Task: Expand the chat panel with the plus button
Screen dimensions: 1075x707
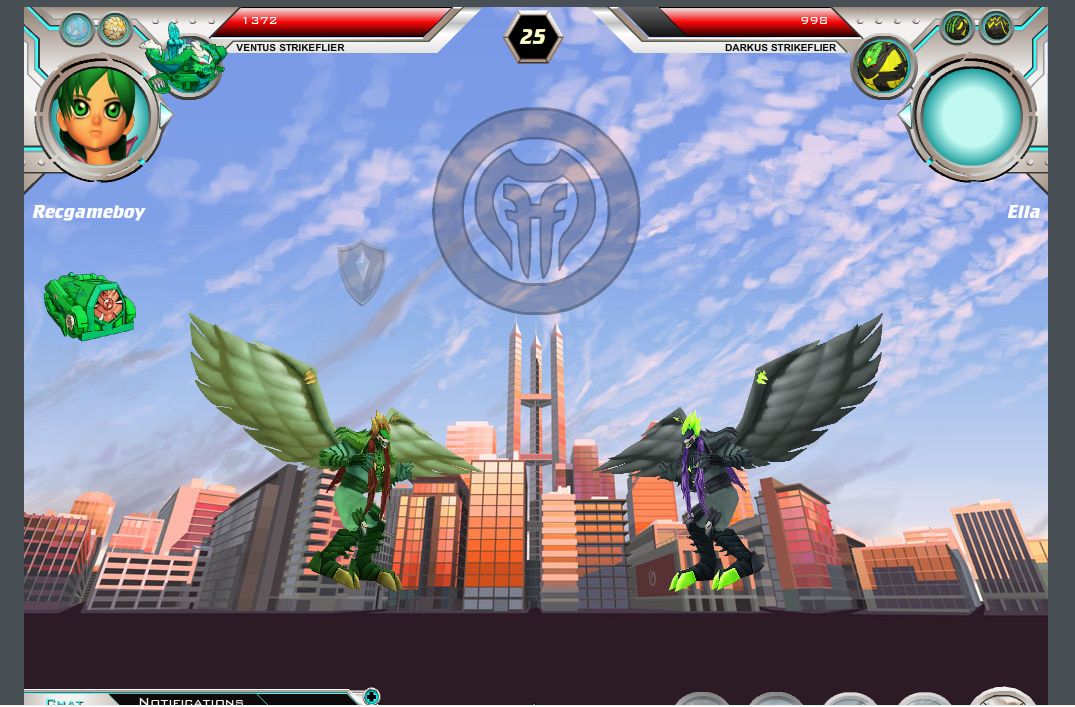Action: coord(371,696)
